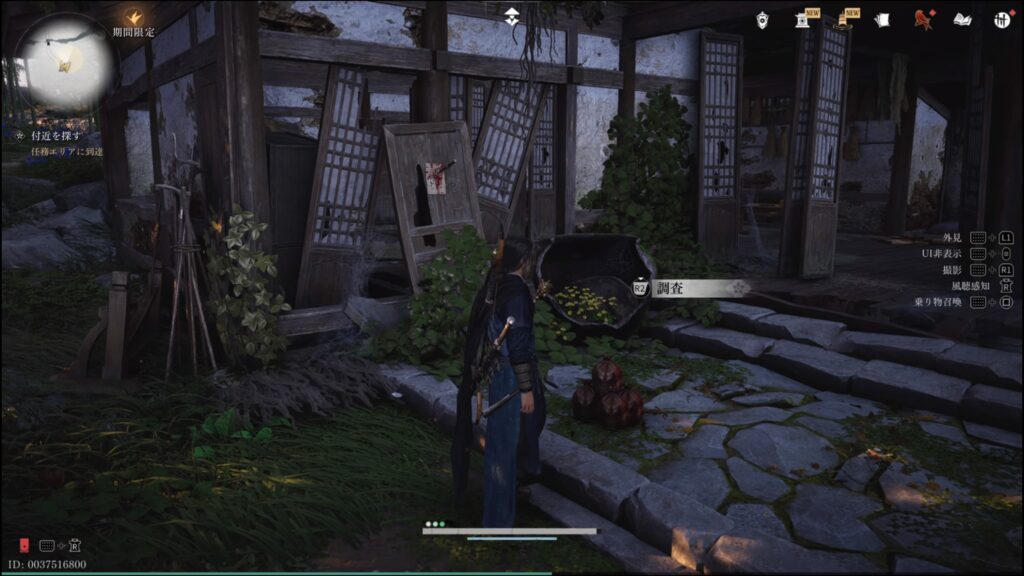The image size is (1024, 576).
Task: Open the shield badge icon
Action: tap(763, 19)
